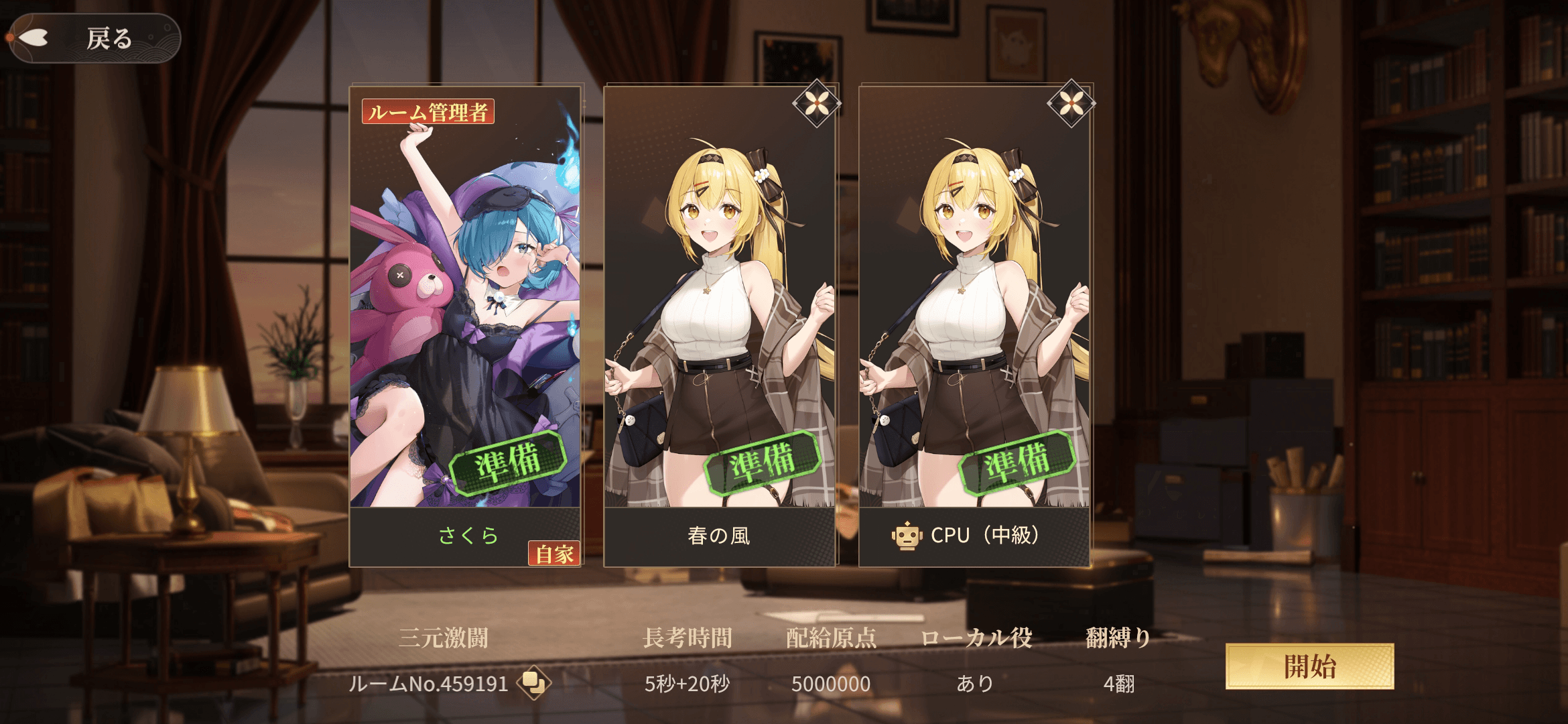Remove player 春の風 from the room

pos(815,104)
